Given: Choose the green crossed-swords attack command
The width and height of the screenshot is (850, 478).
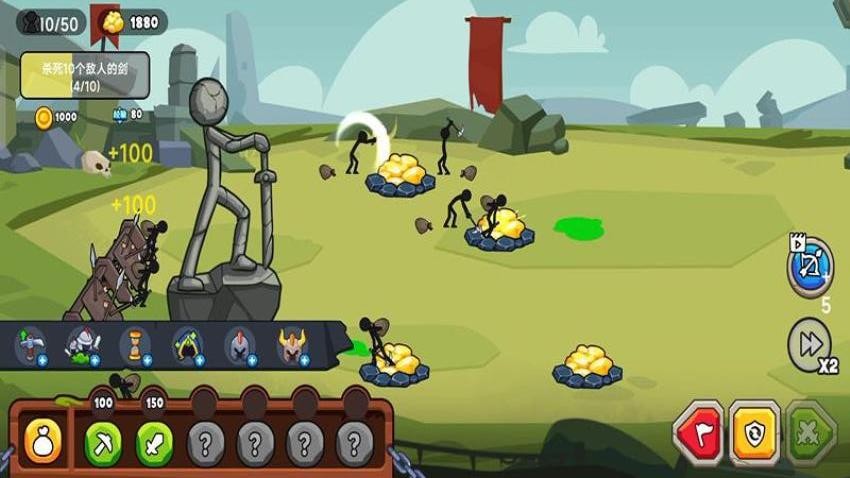Looking at the screenshot, I should [x=810, y=431].
